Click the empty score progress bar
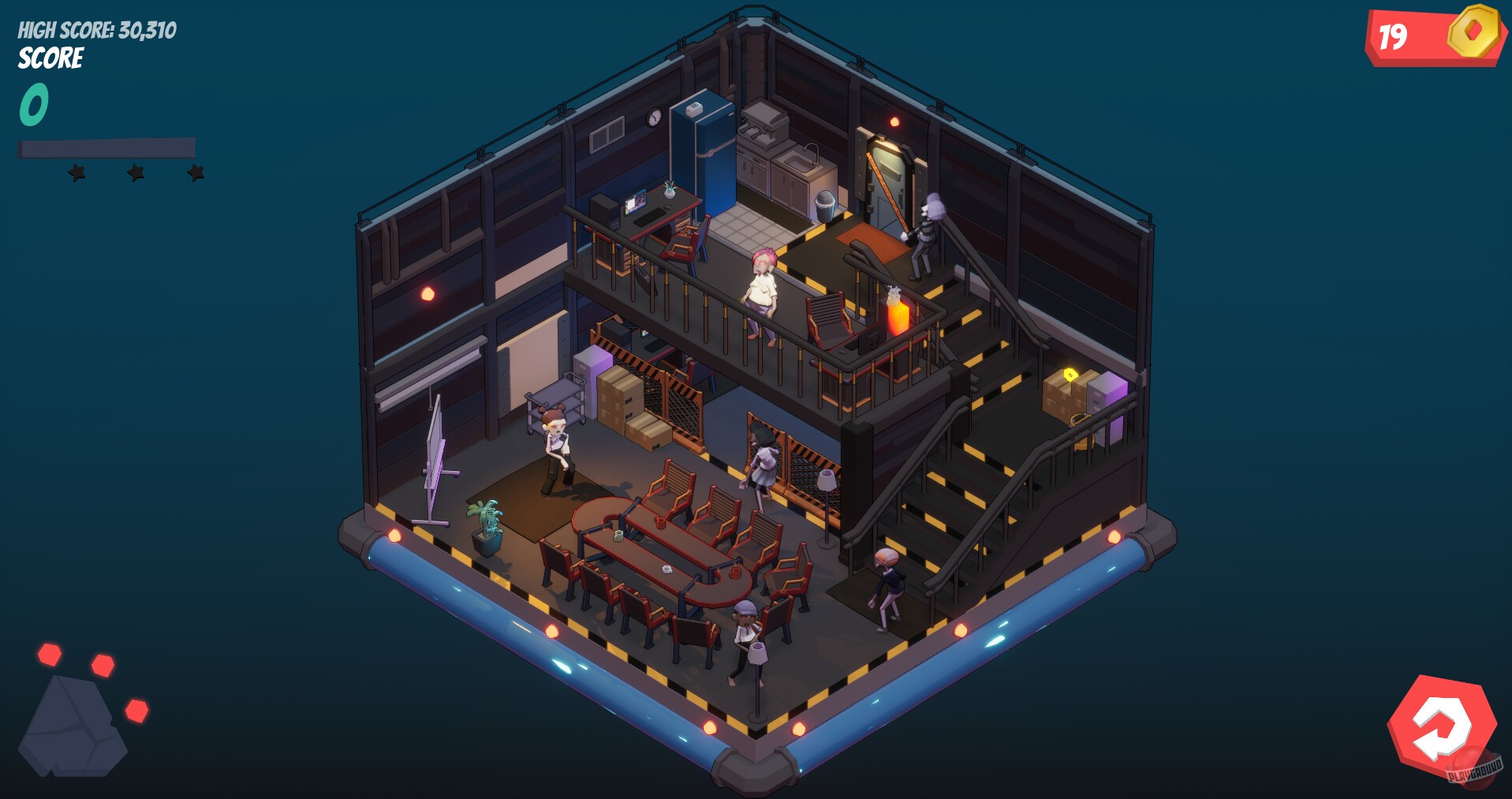Viewport: 1512px width, 799px height. [x=106, y=147]
